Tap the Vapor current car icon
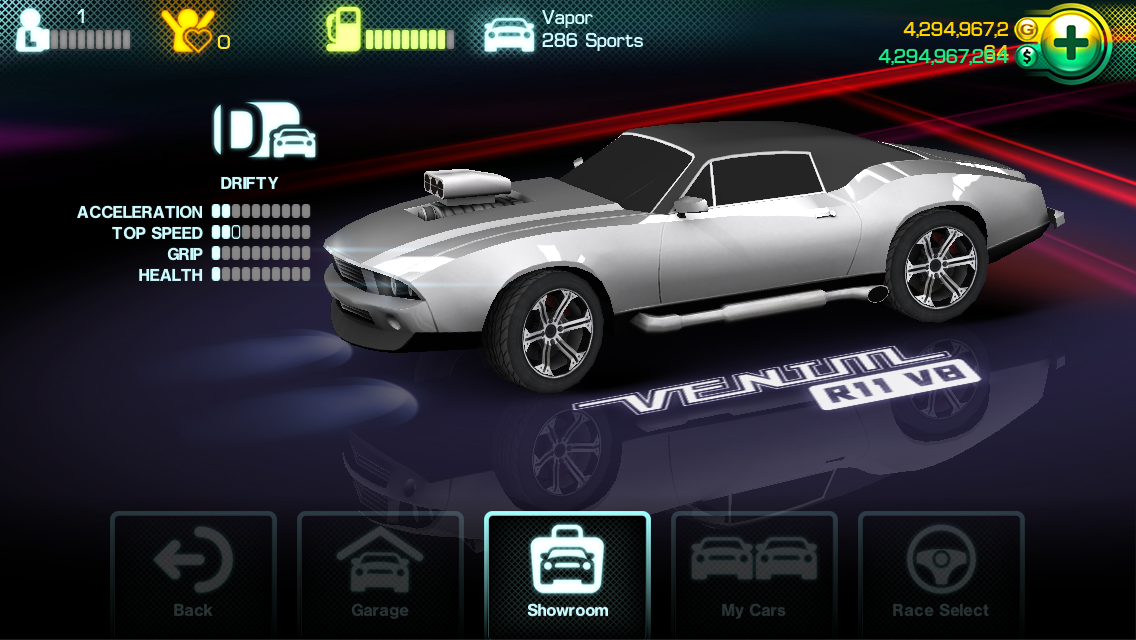Image resolution: width=1136 pixels, height=640 pixels. pos(509,32)
